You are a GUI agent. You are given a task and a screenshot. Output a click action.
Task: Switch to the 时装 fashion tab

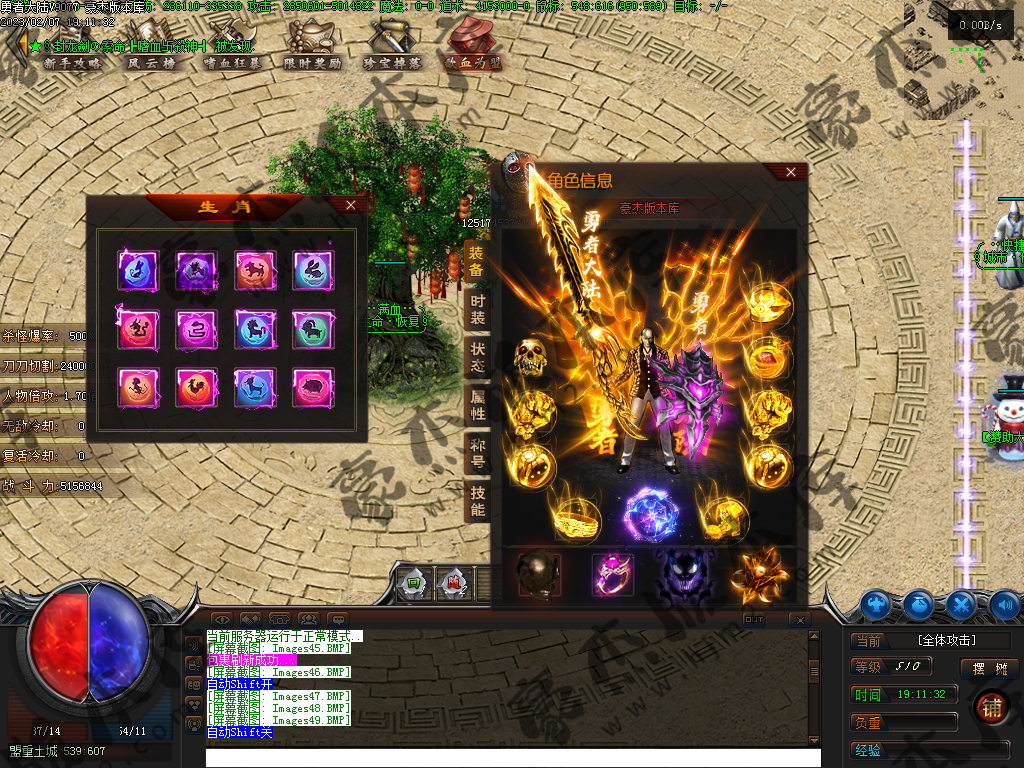(477, 310)
